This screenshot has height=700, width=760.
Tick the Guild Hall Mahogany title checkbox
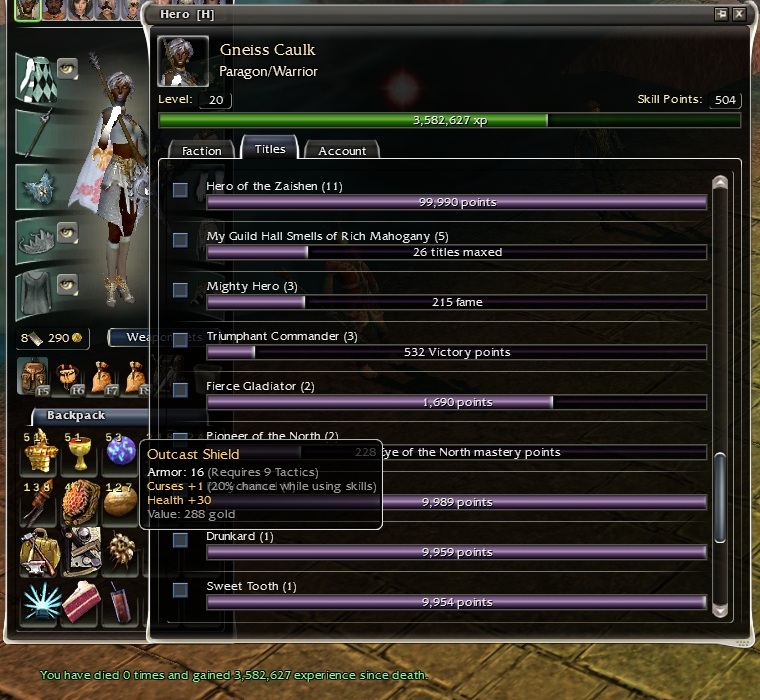[x=180, y=240]
